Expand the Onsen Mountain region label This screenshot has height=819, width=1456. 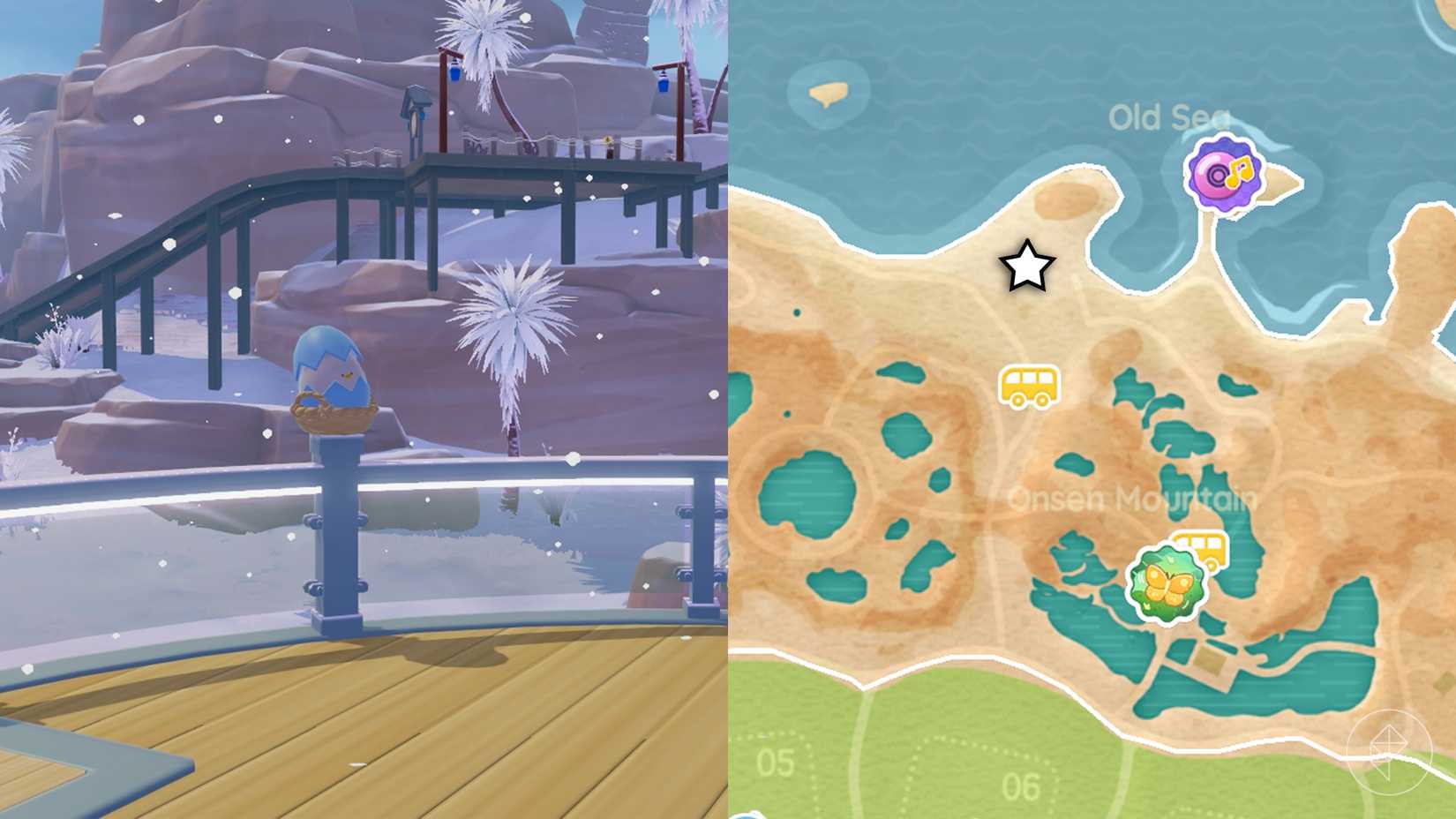coord(1132,499)
